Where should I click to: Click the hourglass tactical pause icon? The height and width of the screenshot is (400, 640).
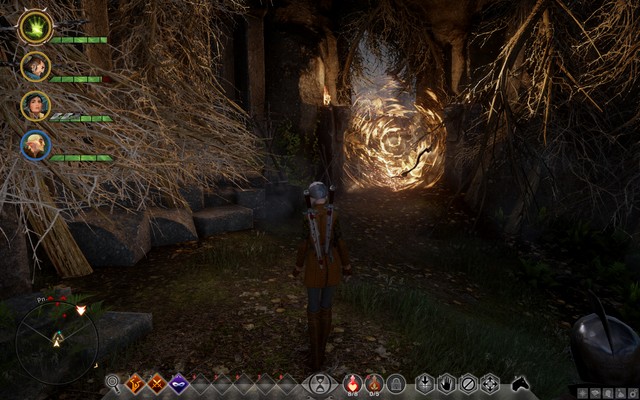(x=319, y=383)
